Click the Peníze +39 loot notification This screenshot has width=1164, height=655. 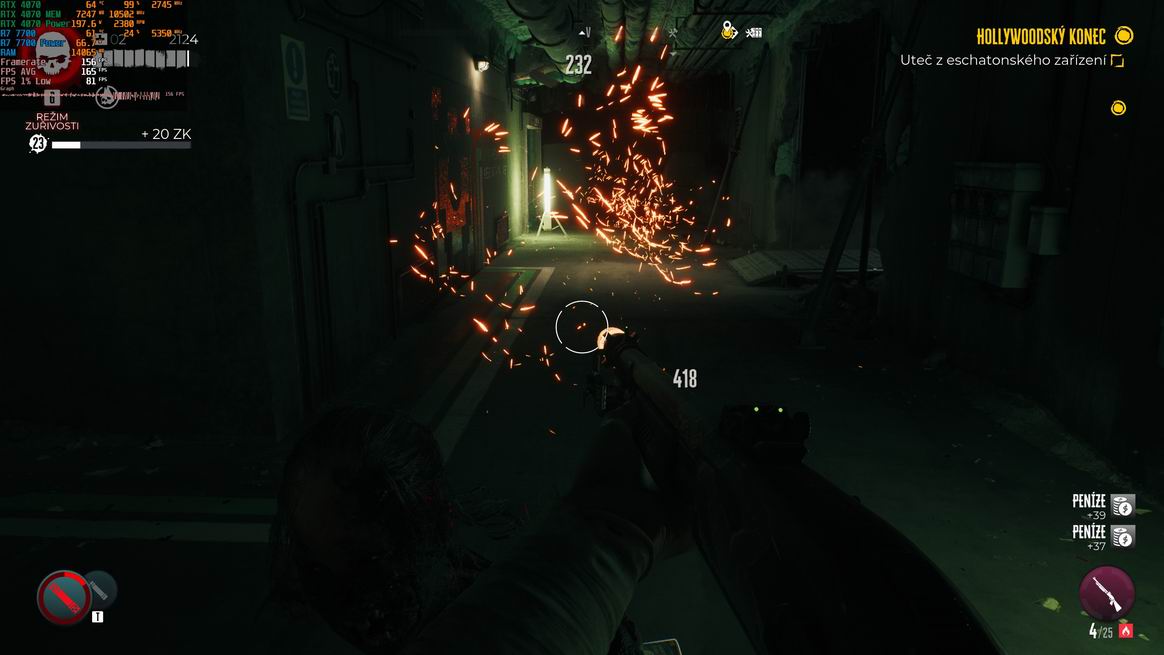1102,506
